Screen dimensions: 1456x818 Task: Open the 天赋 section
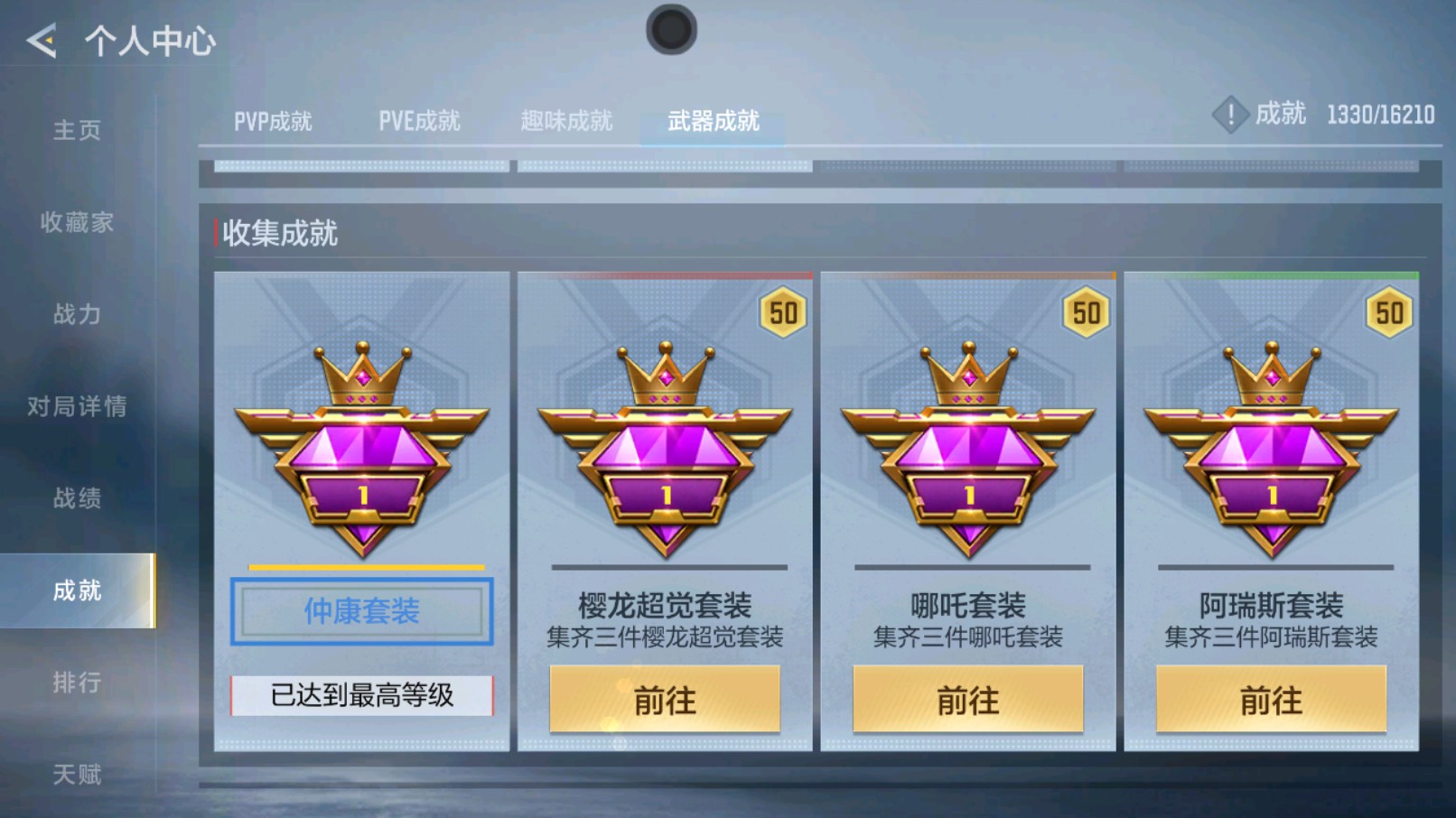[78, 774]
